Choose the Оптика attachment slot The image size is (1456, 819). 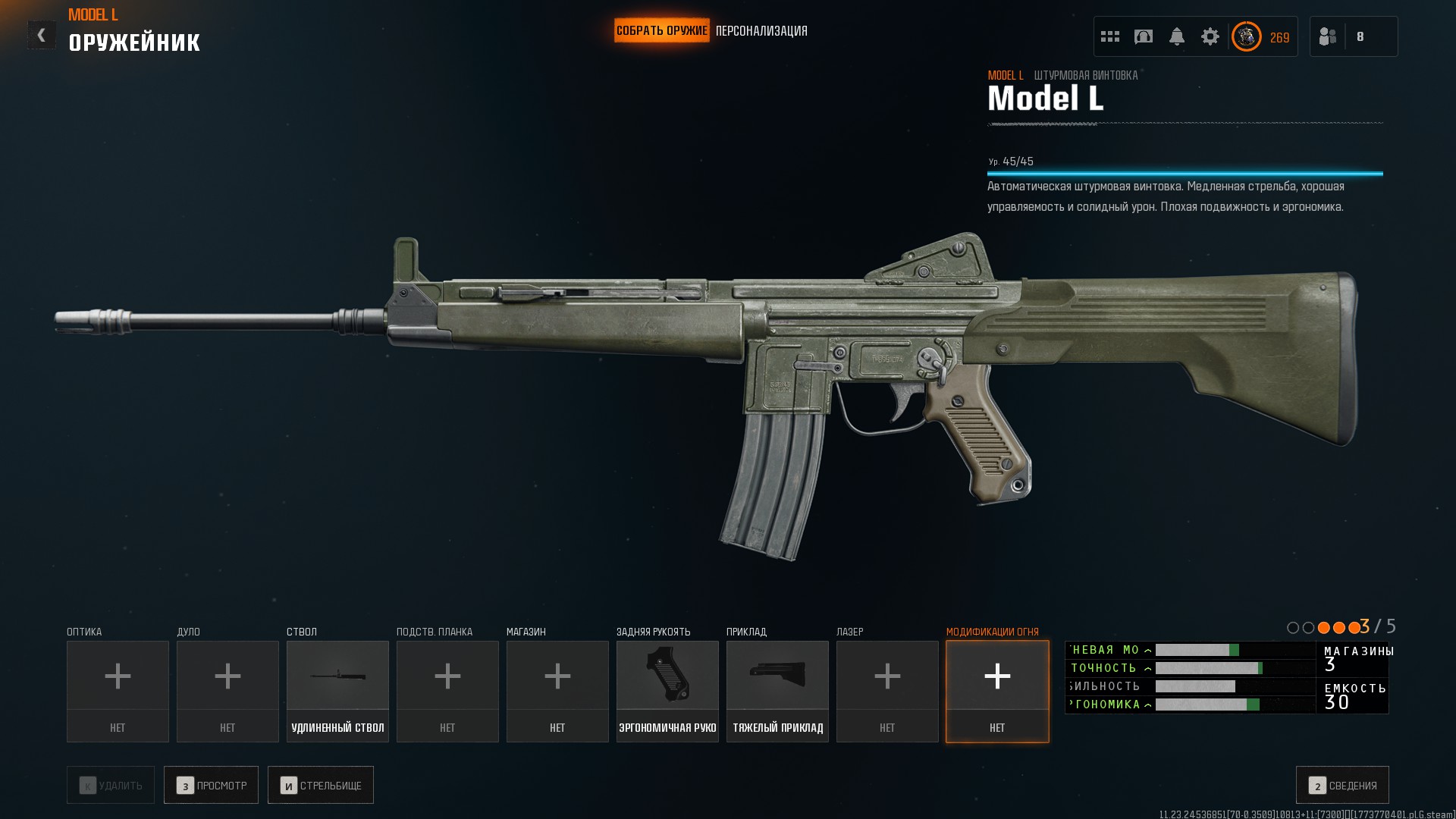point(118,691)
